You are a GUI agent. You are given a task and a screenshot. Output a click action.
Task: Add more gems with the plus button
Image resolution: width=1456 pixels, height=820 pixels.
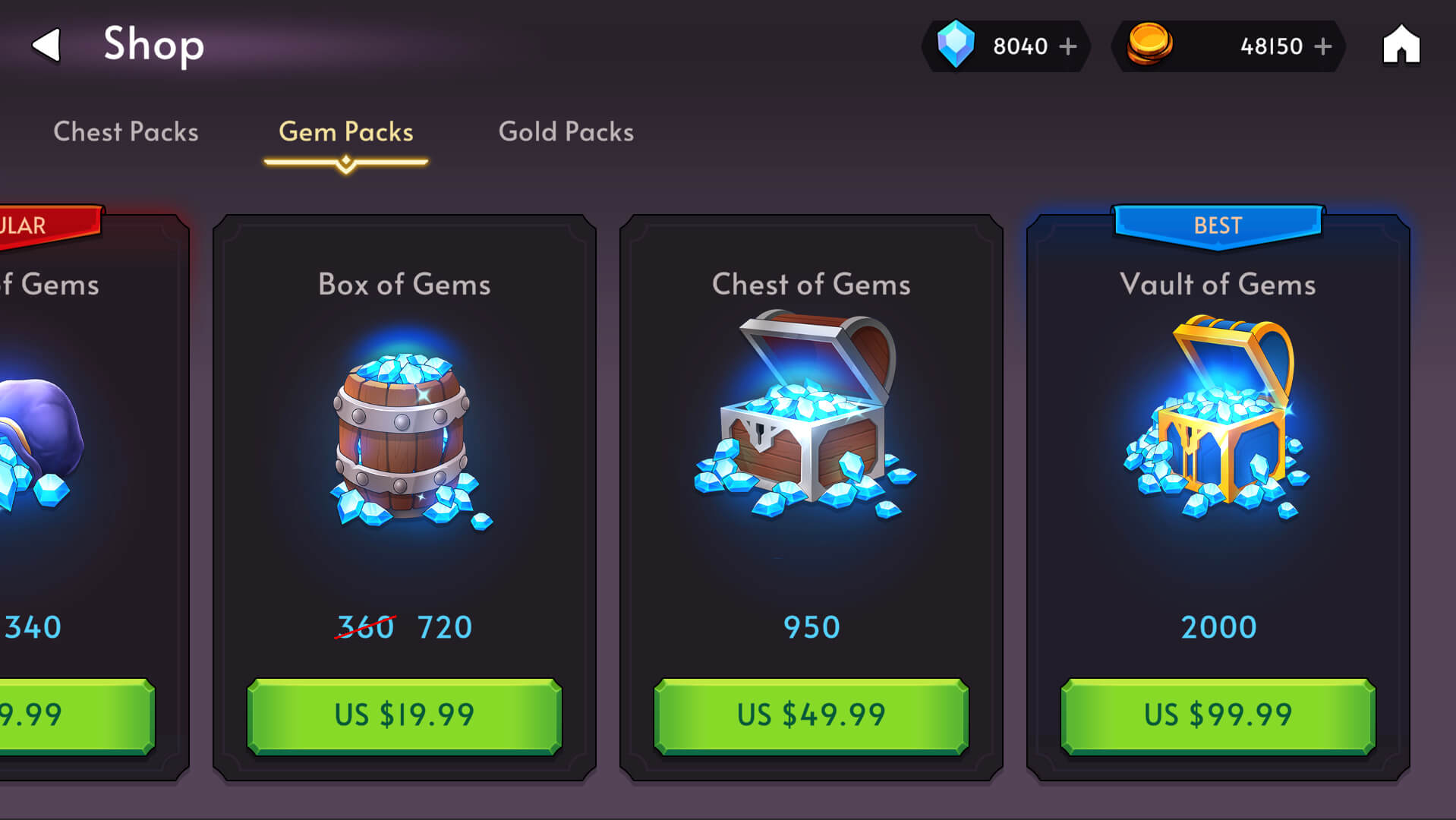pyautogui.click(x=1068, y=46)
